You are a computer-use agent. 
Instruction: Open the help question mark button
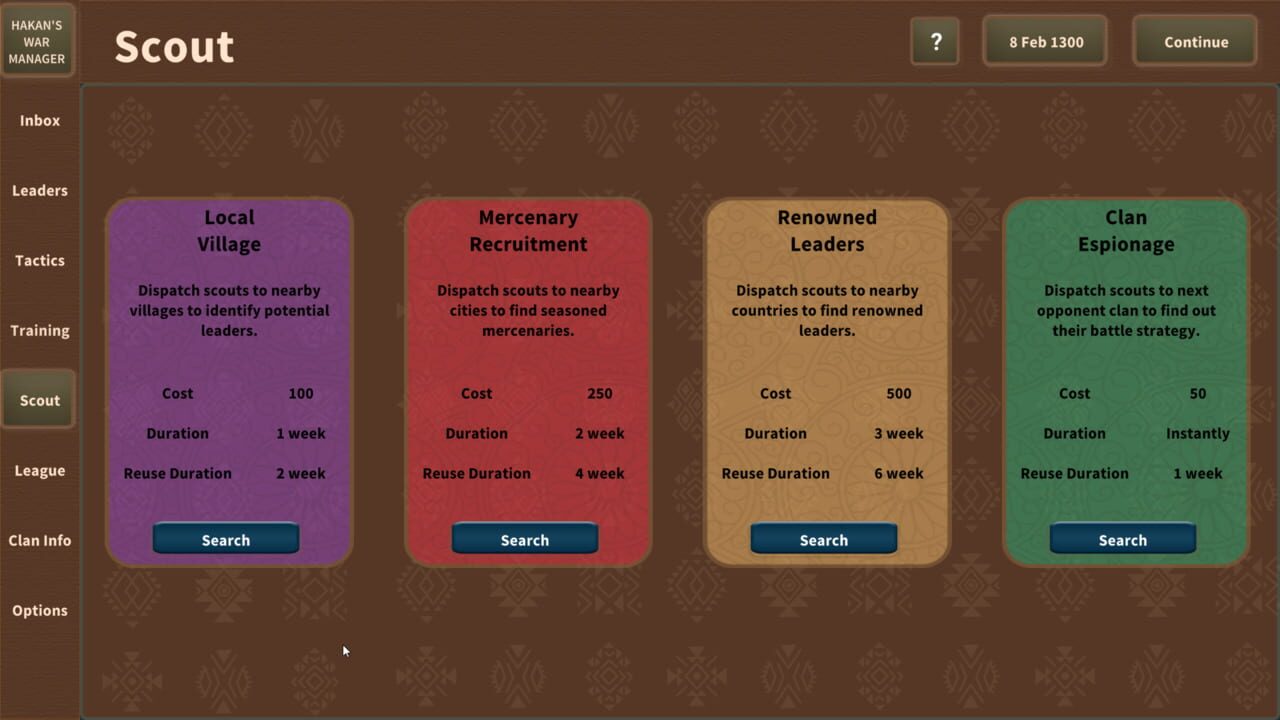[x=934, y=42]
